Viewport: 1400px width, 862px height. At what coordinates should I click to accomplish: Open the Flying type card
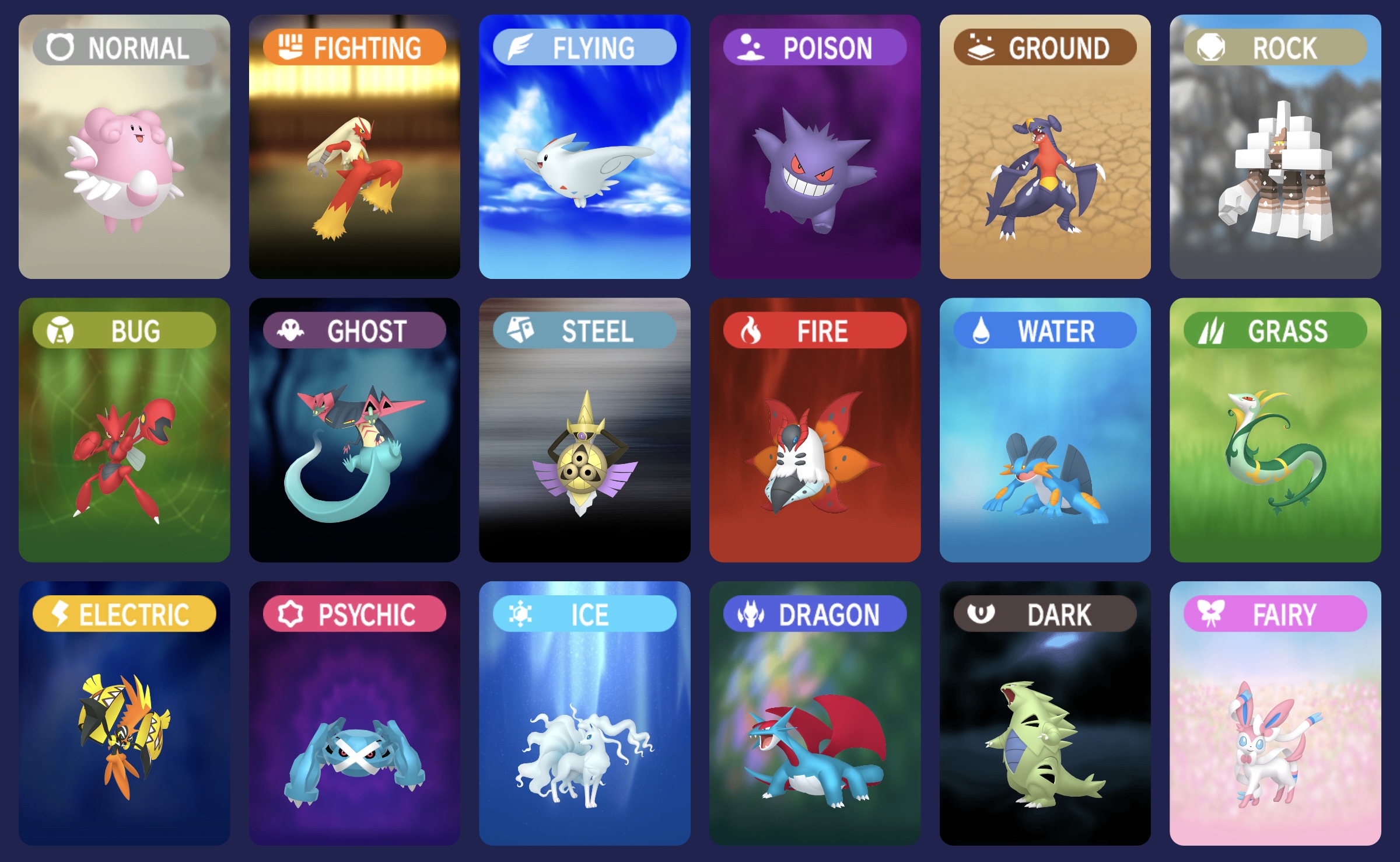584,146
